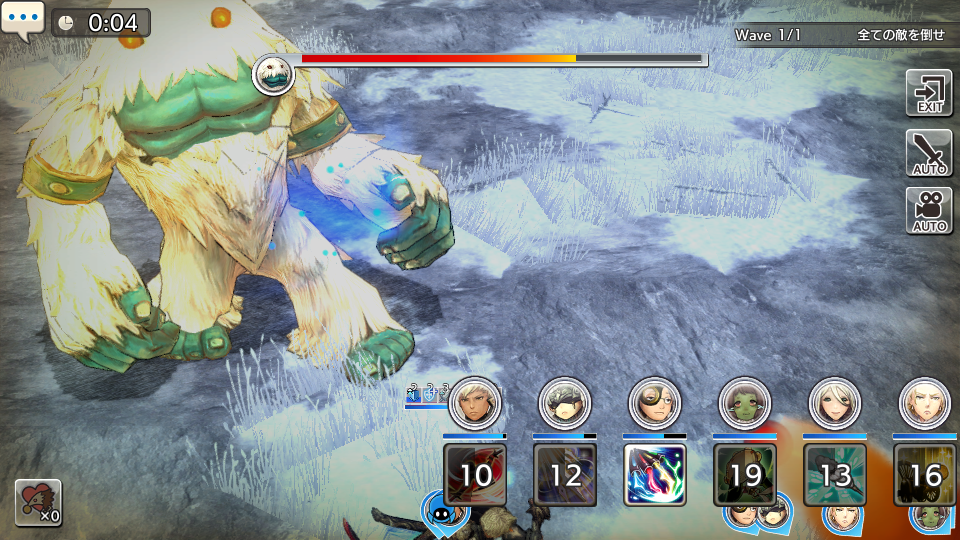Exit the battle with the EXIT button

pyautogui.click(x=928, y=93)
